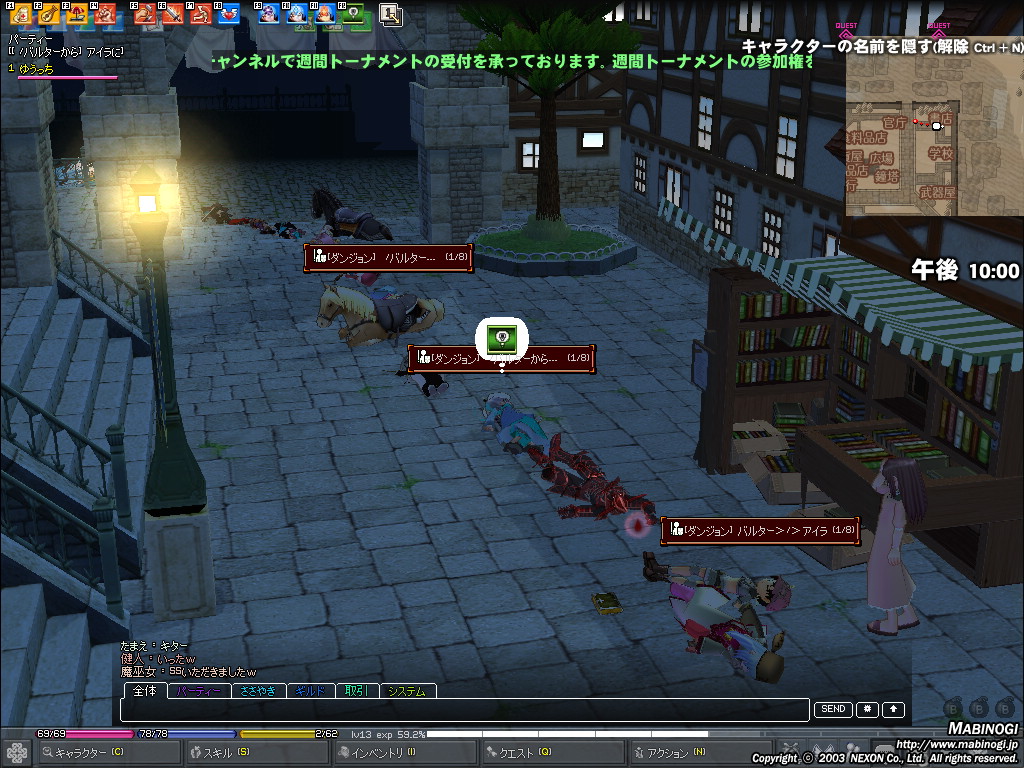Open the スキル skills window

tap(227, 753)
